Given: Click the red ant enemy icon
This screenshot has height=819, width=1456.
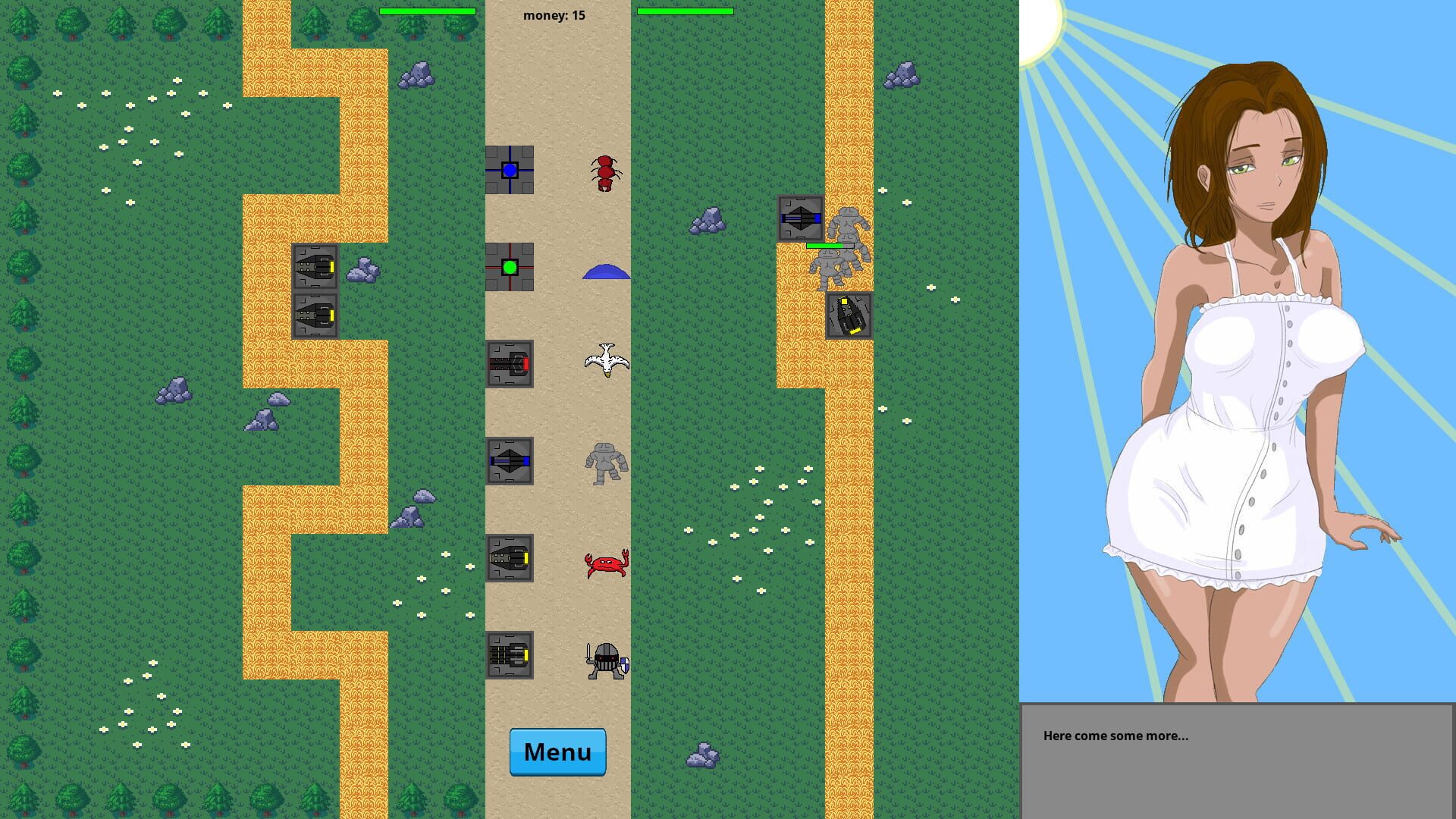Looking at the screenshot, I should click(x=605, y=172).
